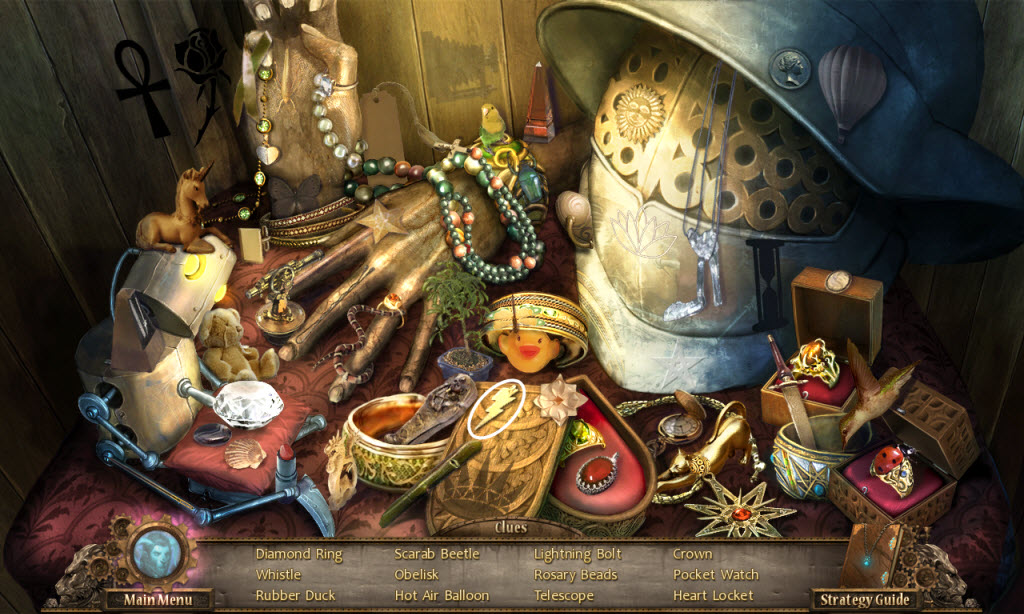Select Pocket Watch in the clue list
This screenshot has height=614, width=1024.
[715, 575]
